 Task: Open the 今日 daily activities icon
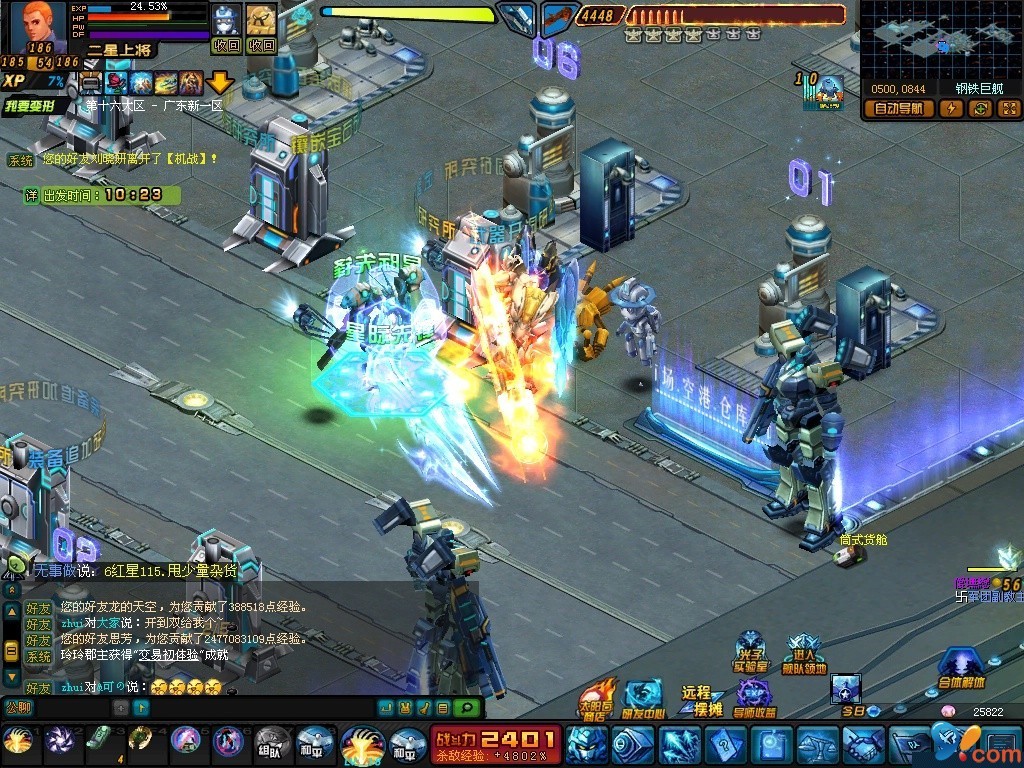click(x=846, y=693)
